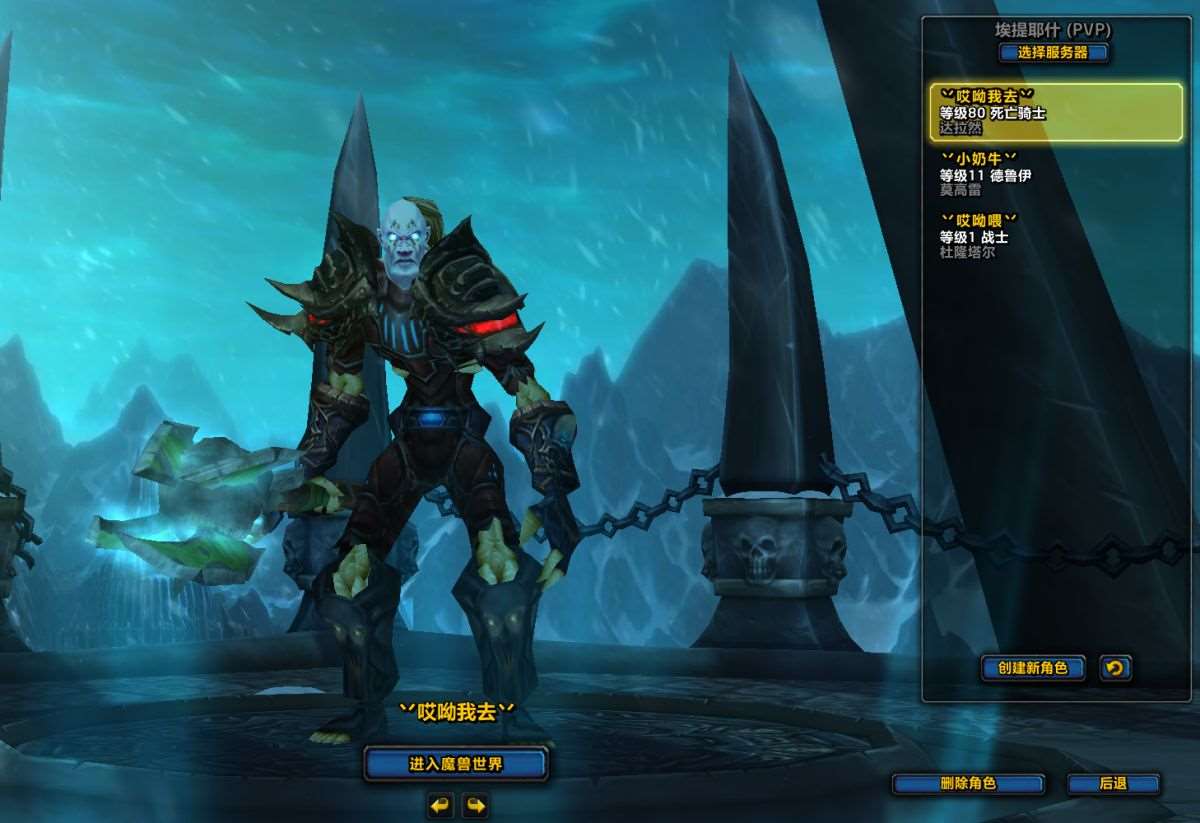Click the yellow circular arrow undo button
Viewport: 1200px width, 823px height.
pos(1115,668)
